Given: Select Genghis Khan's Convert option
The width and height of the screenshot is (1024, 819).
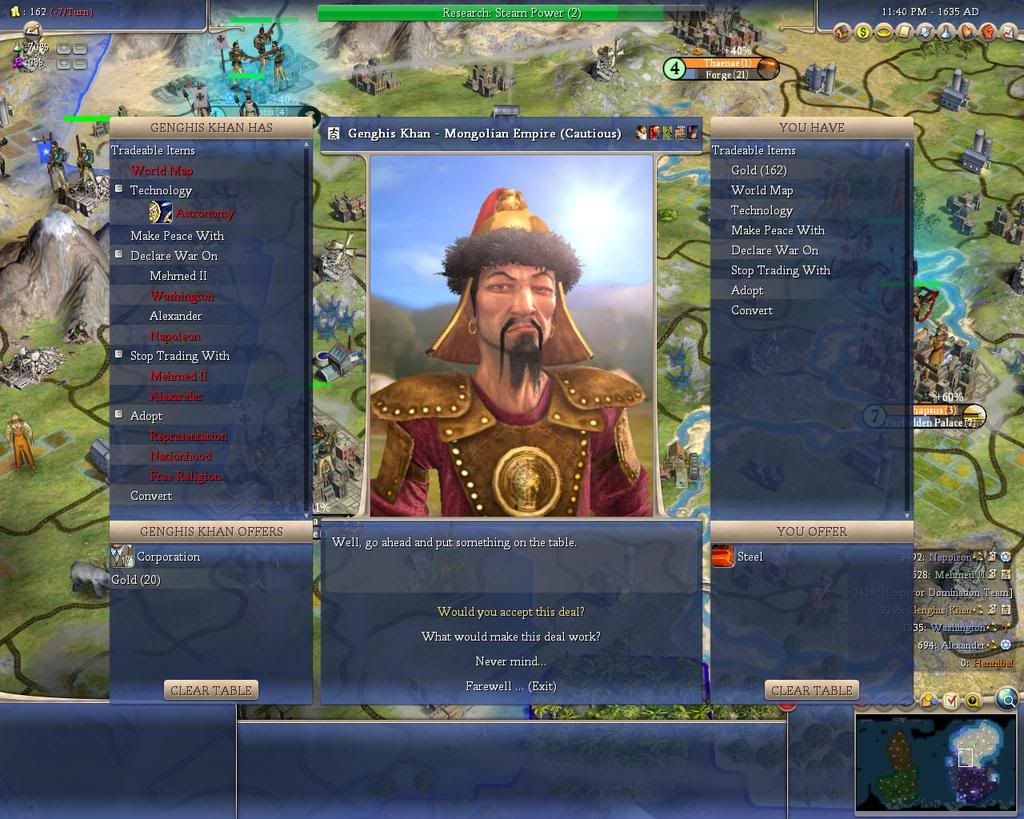Looking at the screenshot, I should click(151, 496).
